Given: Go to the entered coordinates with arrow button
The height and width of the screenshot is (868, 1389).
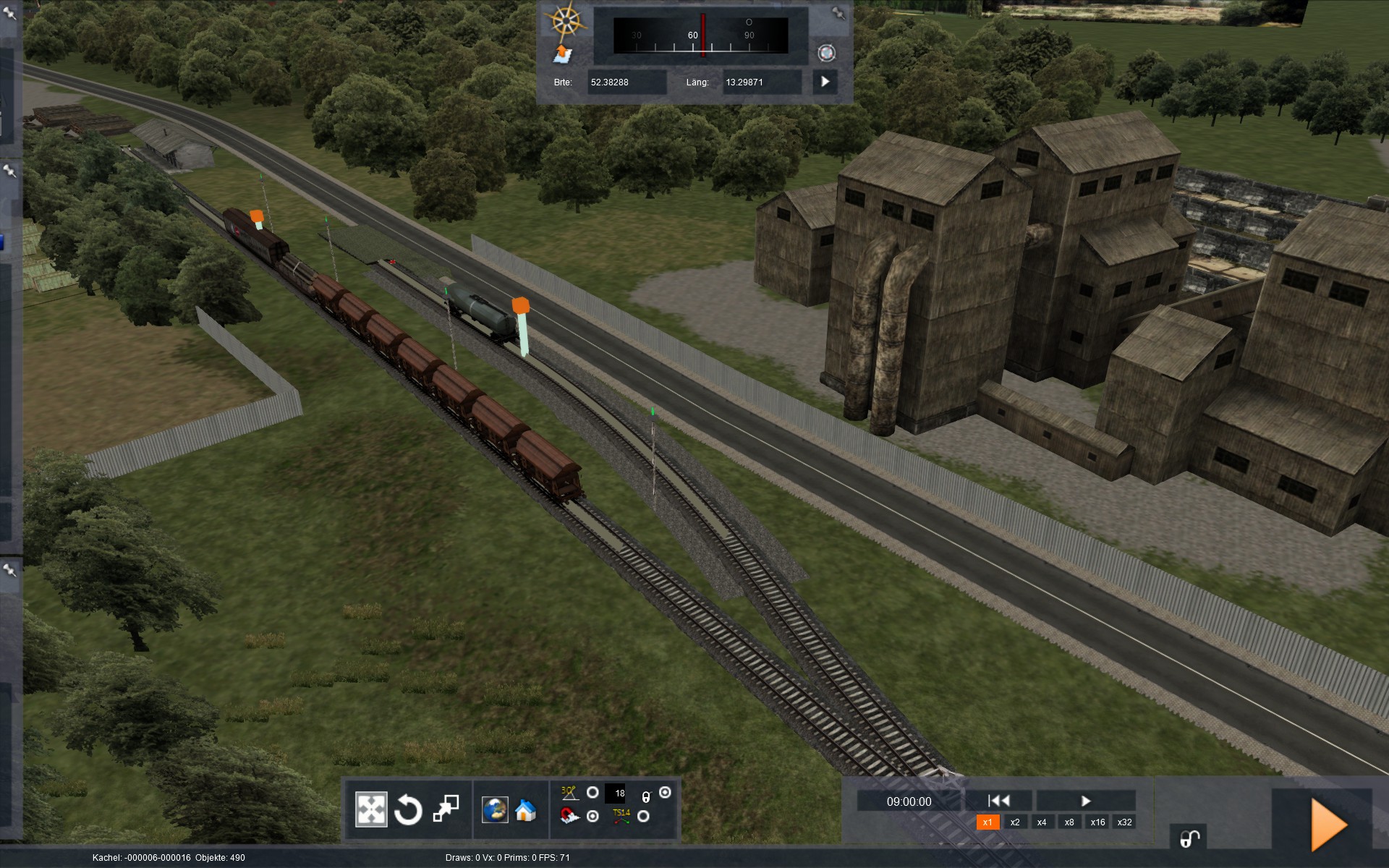Looking at the screenshot, I should coord(825,82).
